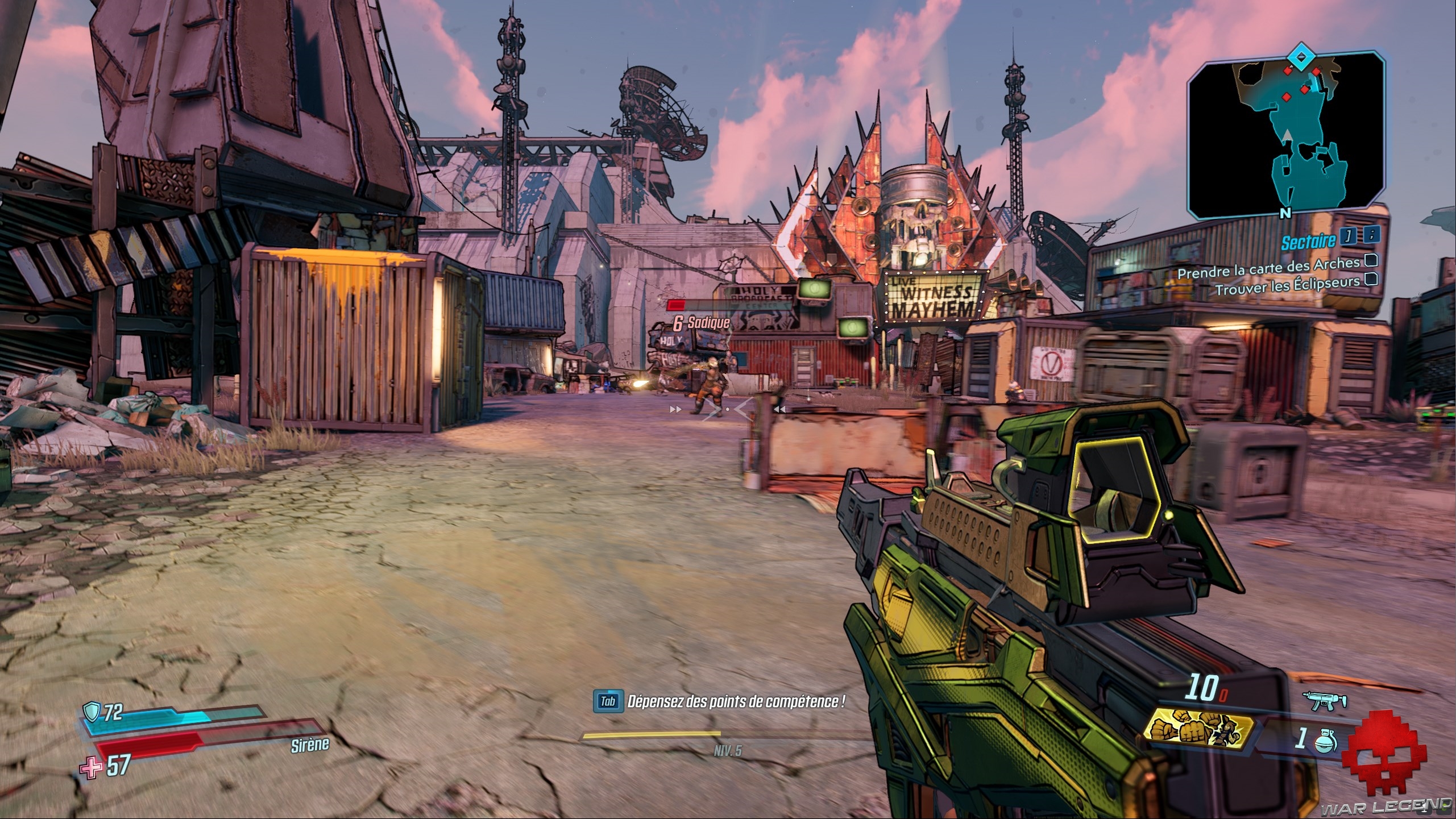The image size is (1456, 819).
Task: Select the Sectaire mission tracker title
Action: point(1308,242)
